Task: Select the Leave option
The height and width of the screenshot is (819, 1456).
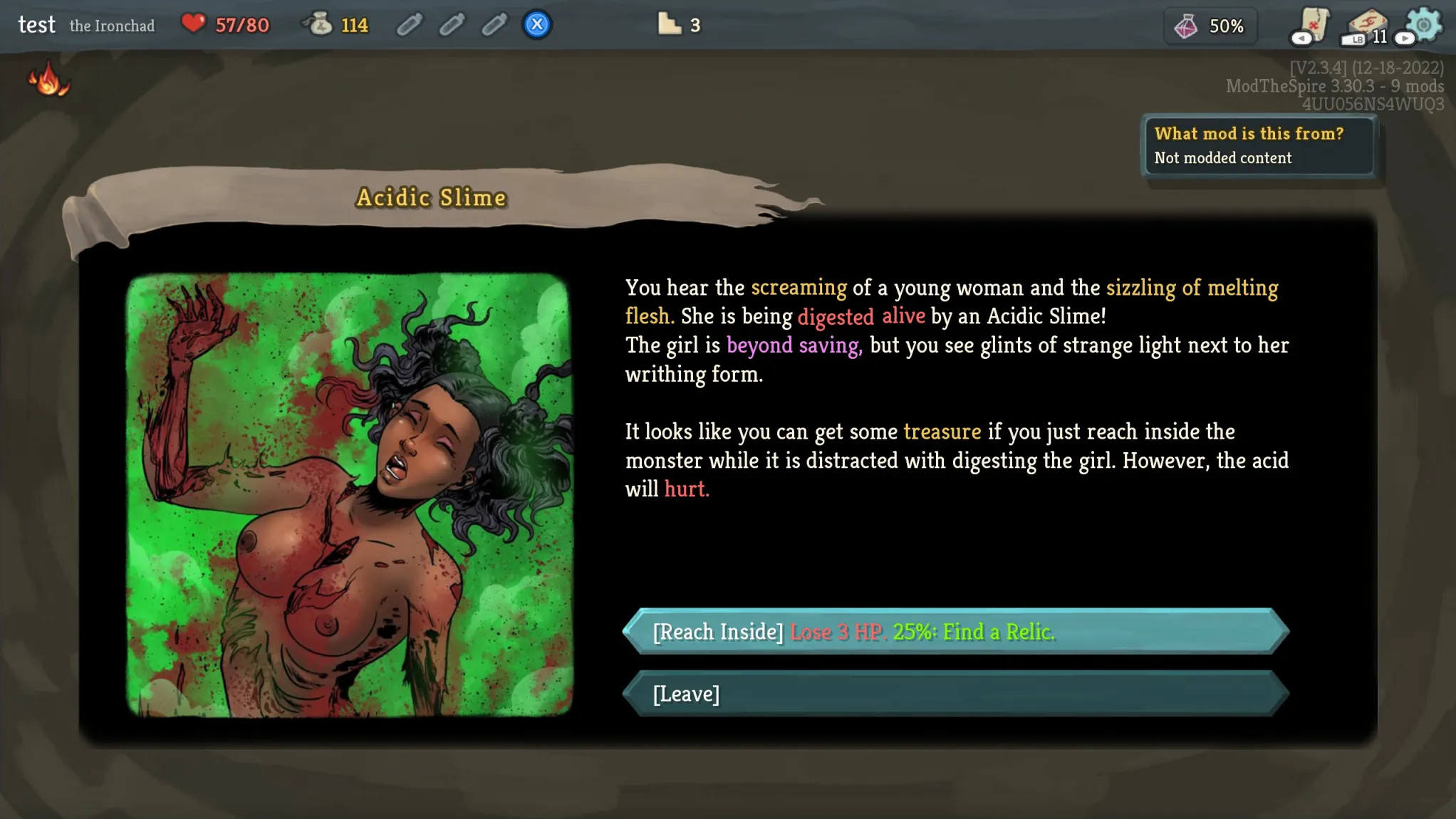Action: pyautogui.click(x=956, y=694)
